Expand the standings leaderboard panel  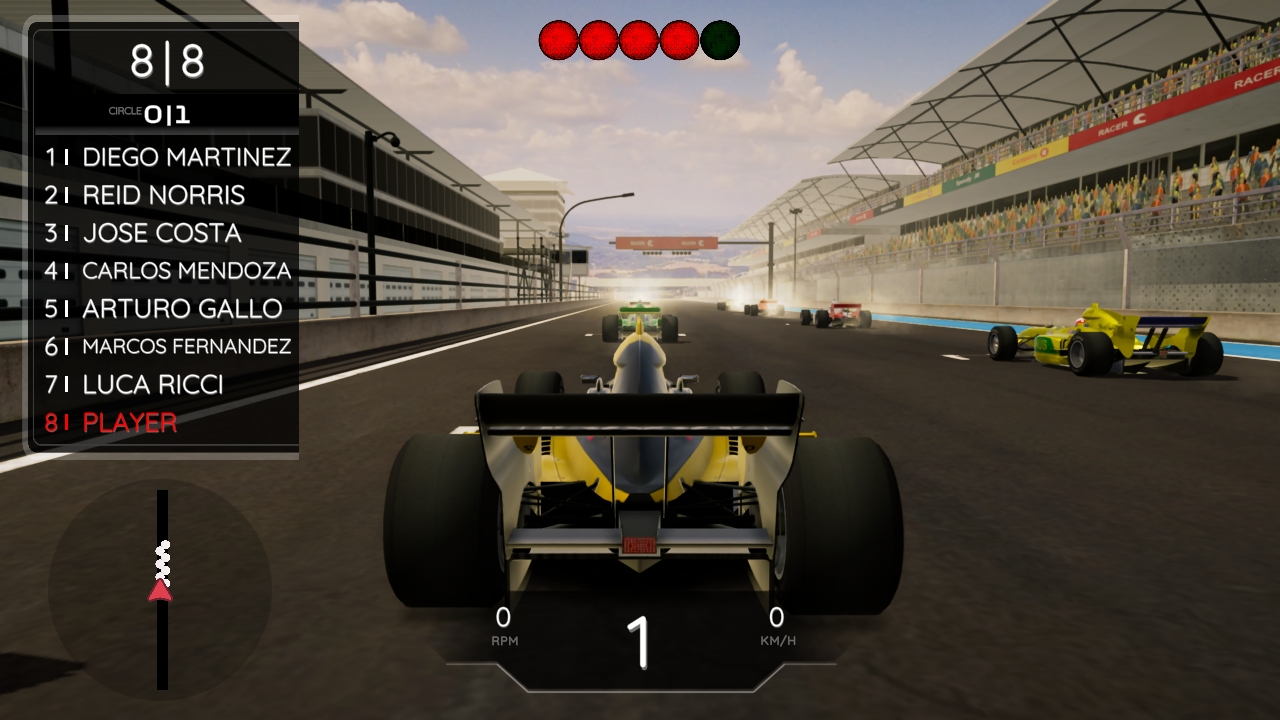163,290
